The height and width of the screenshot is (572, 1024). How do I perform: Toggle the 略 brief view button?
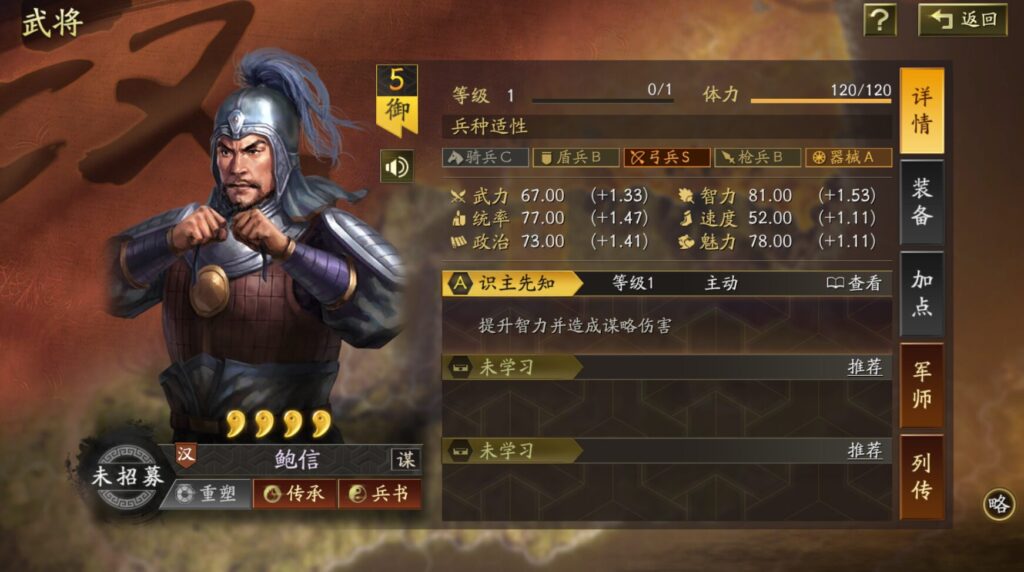coord(998,504)
